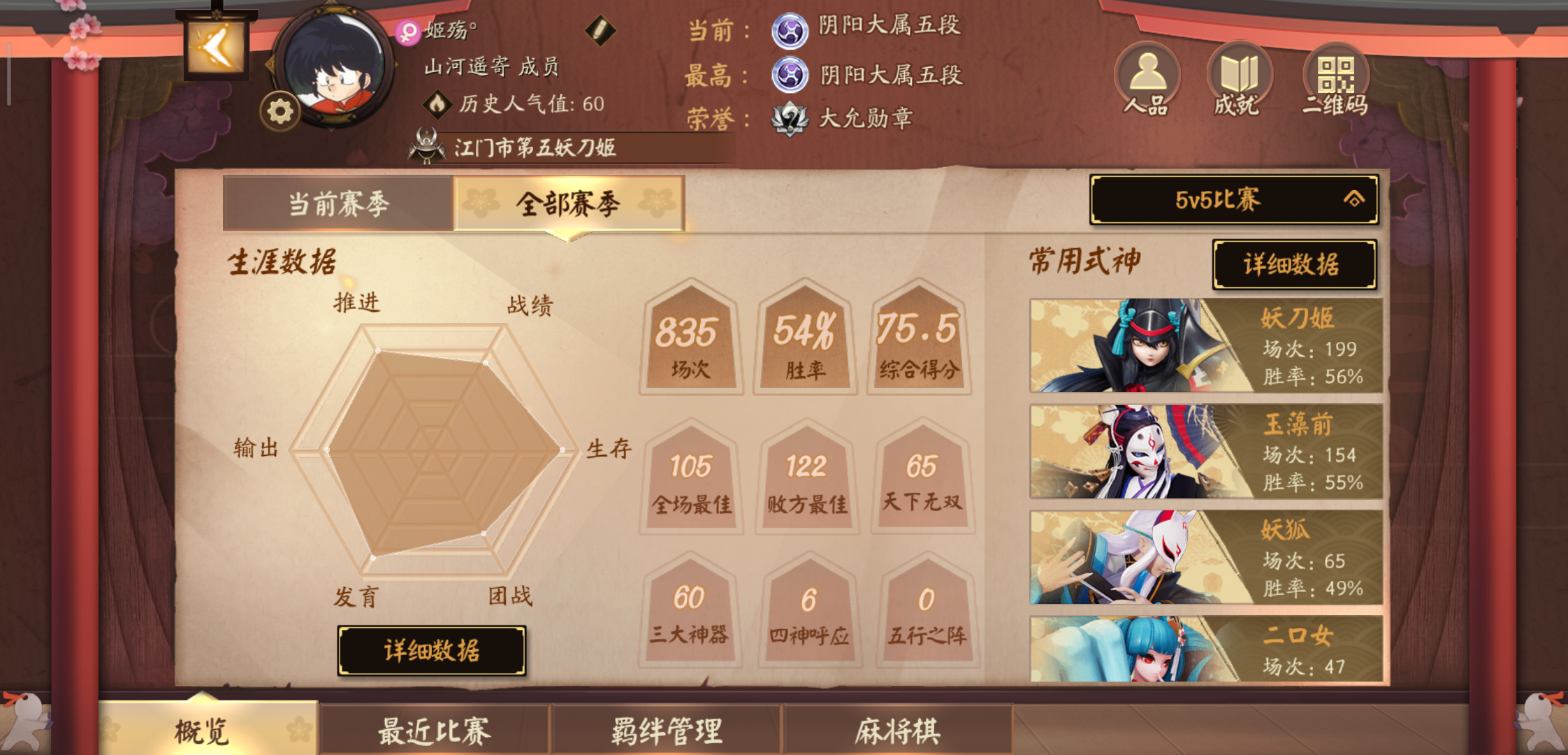Click 详细数据 next to 常用式神

[1295, 266]
